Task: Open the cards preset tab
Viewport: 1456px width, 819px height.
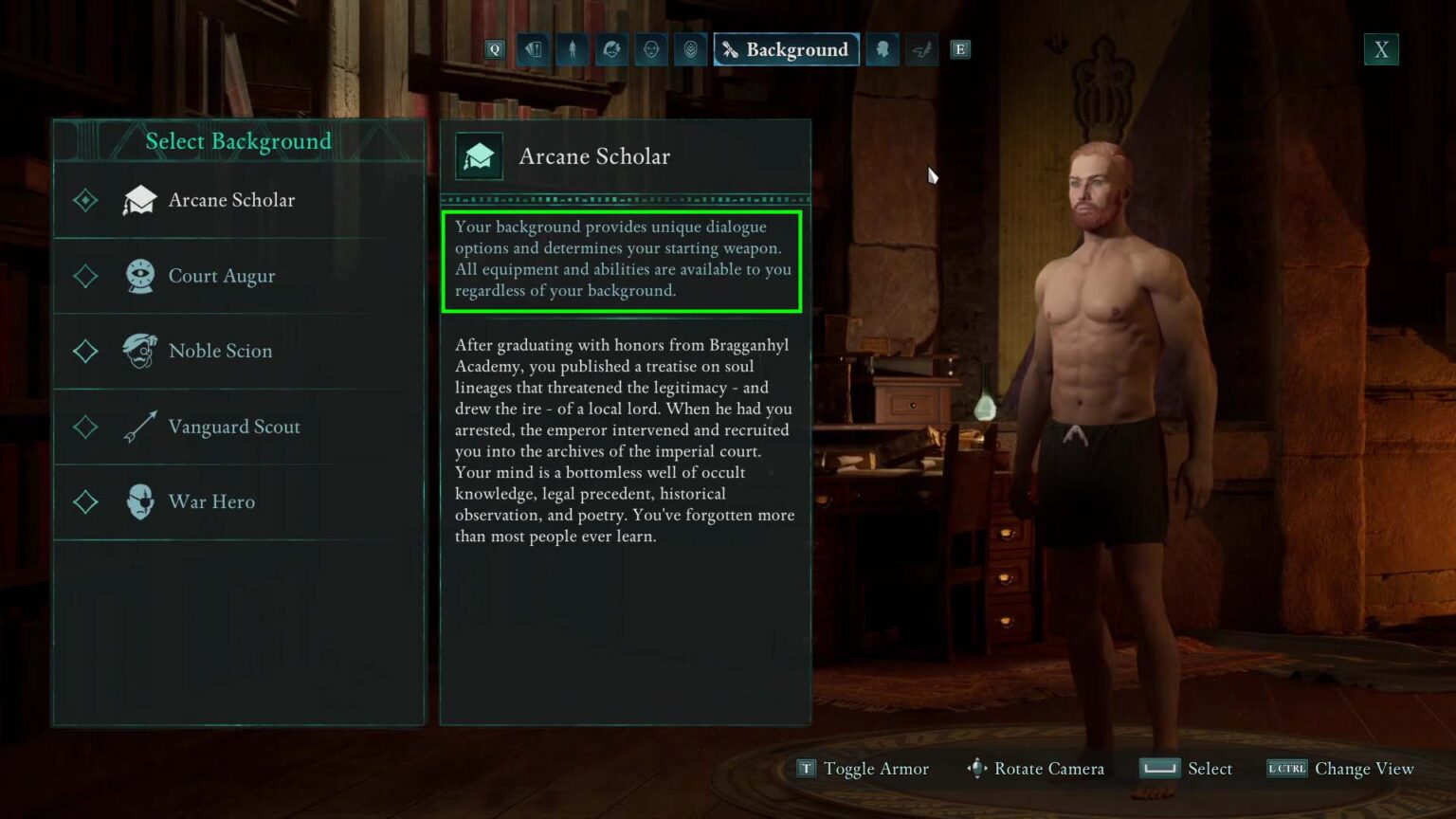Action: [534, 49]
